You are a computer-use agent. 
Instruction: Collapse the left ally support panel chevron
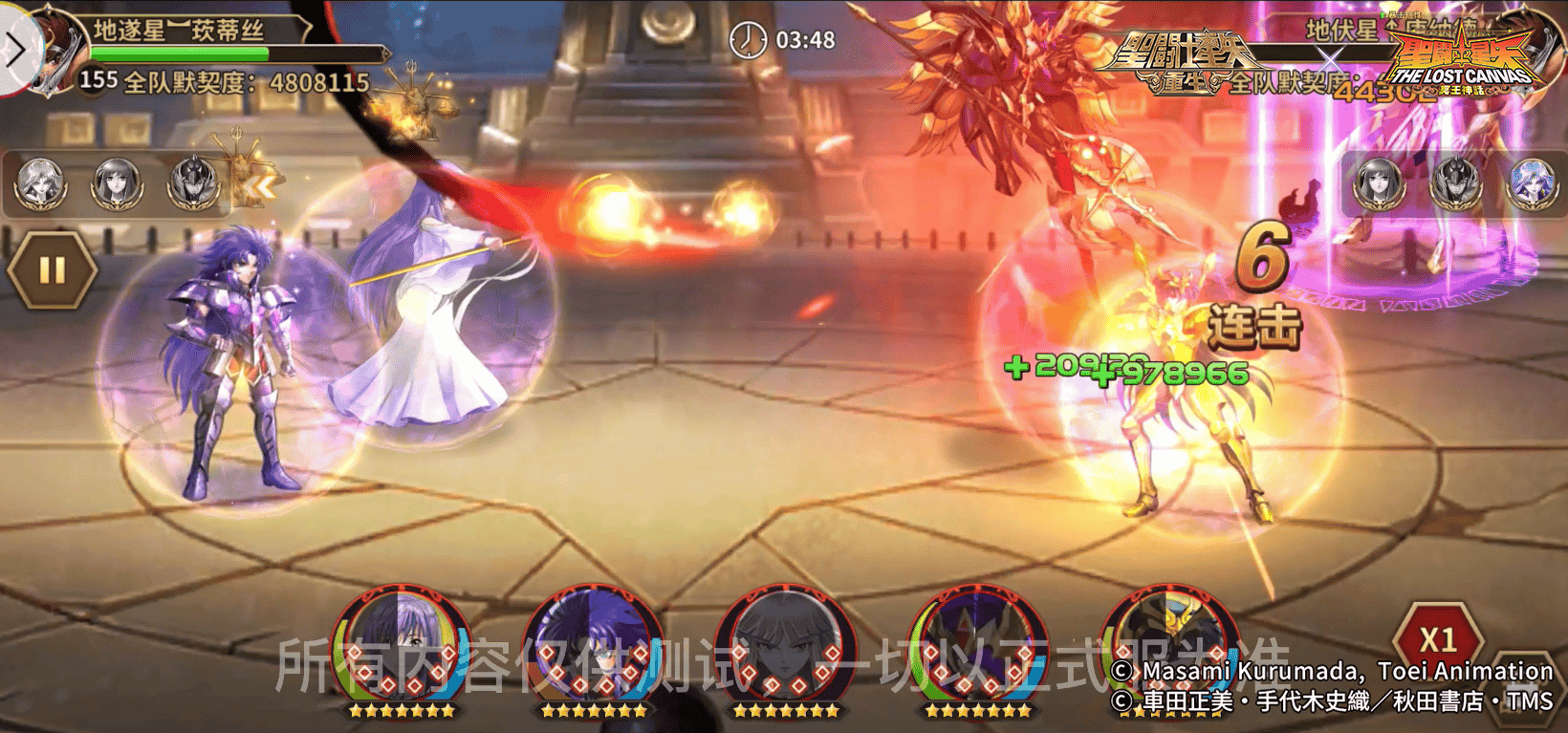pyautogui.click(x=262, y=185)
